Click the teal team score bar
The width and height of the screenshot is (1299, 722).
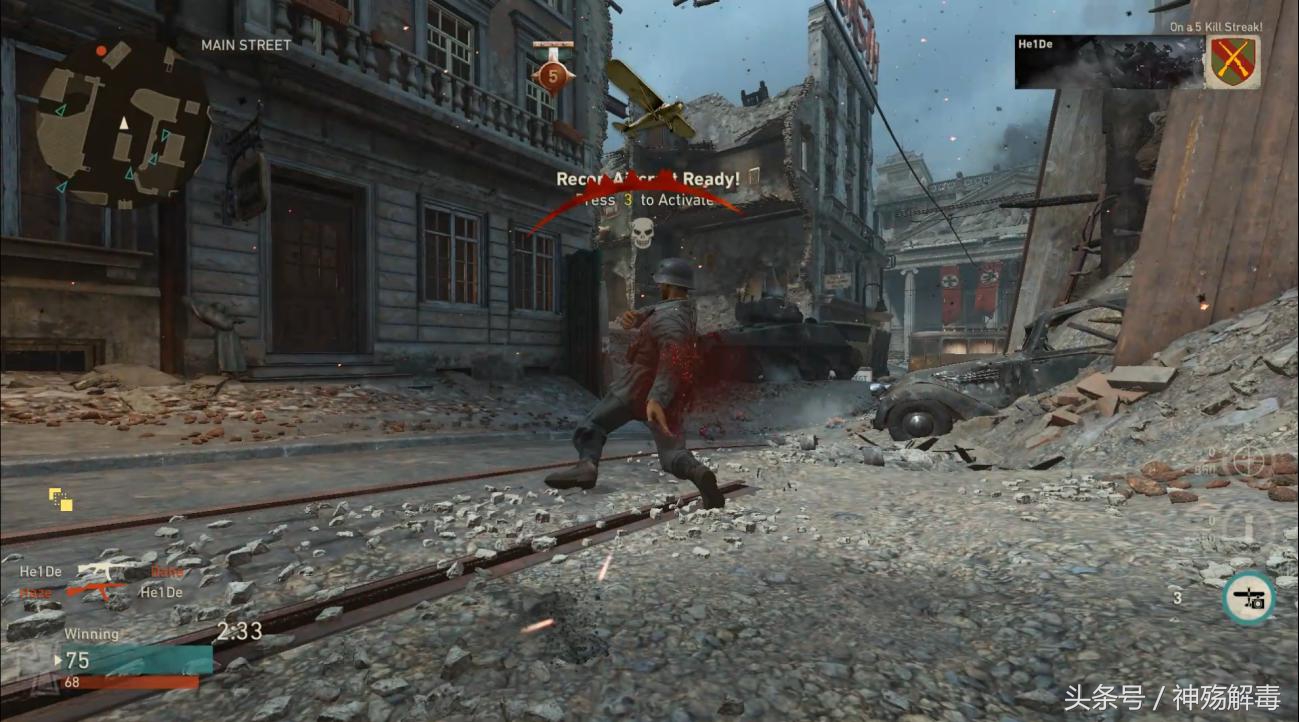click(140, 660)
